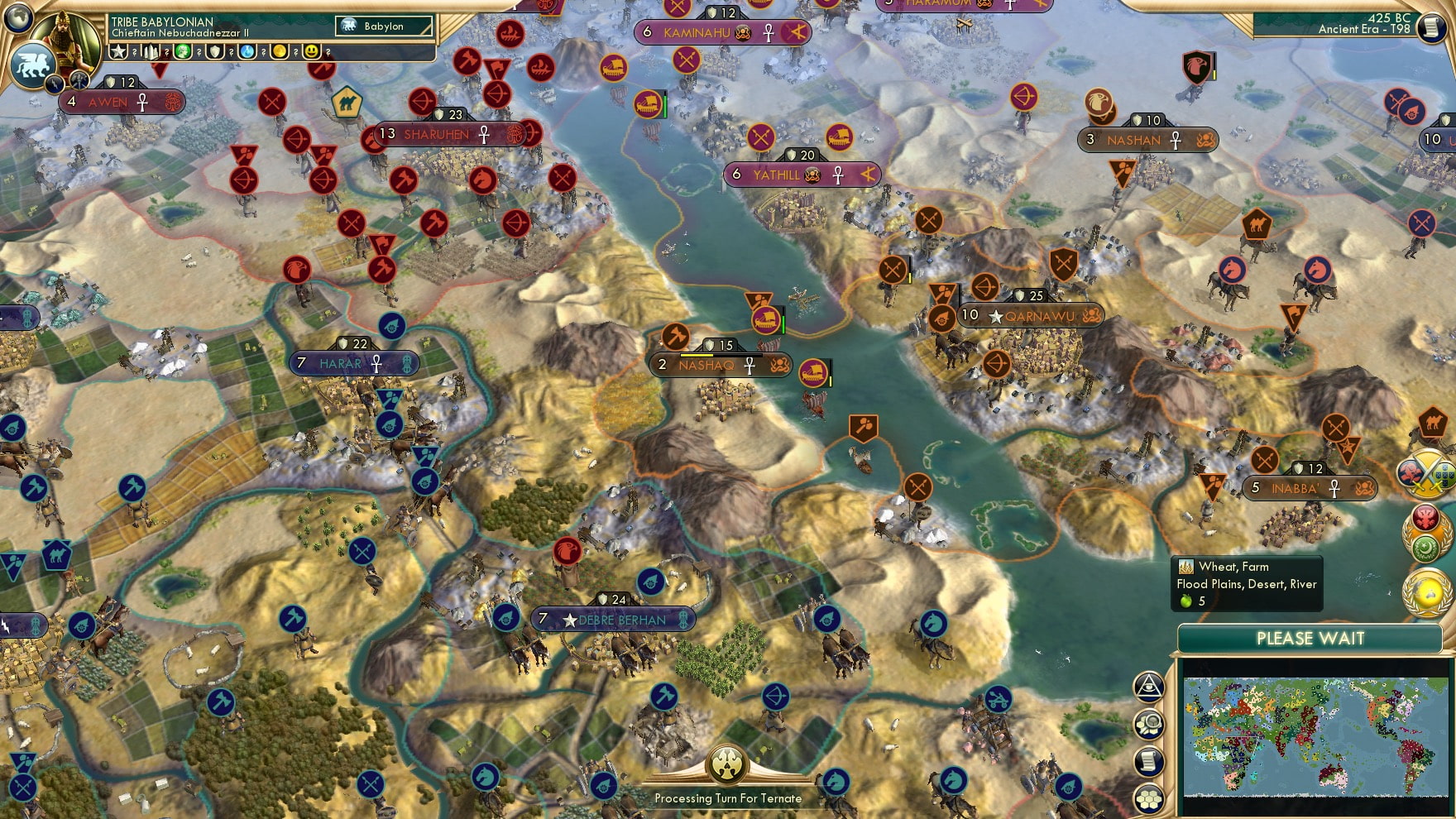Screen dimensions: 1456x819
Task: Toggle the hex grid overlay
Action: click(1148, 797)
